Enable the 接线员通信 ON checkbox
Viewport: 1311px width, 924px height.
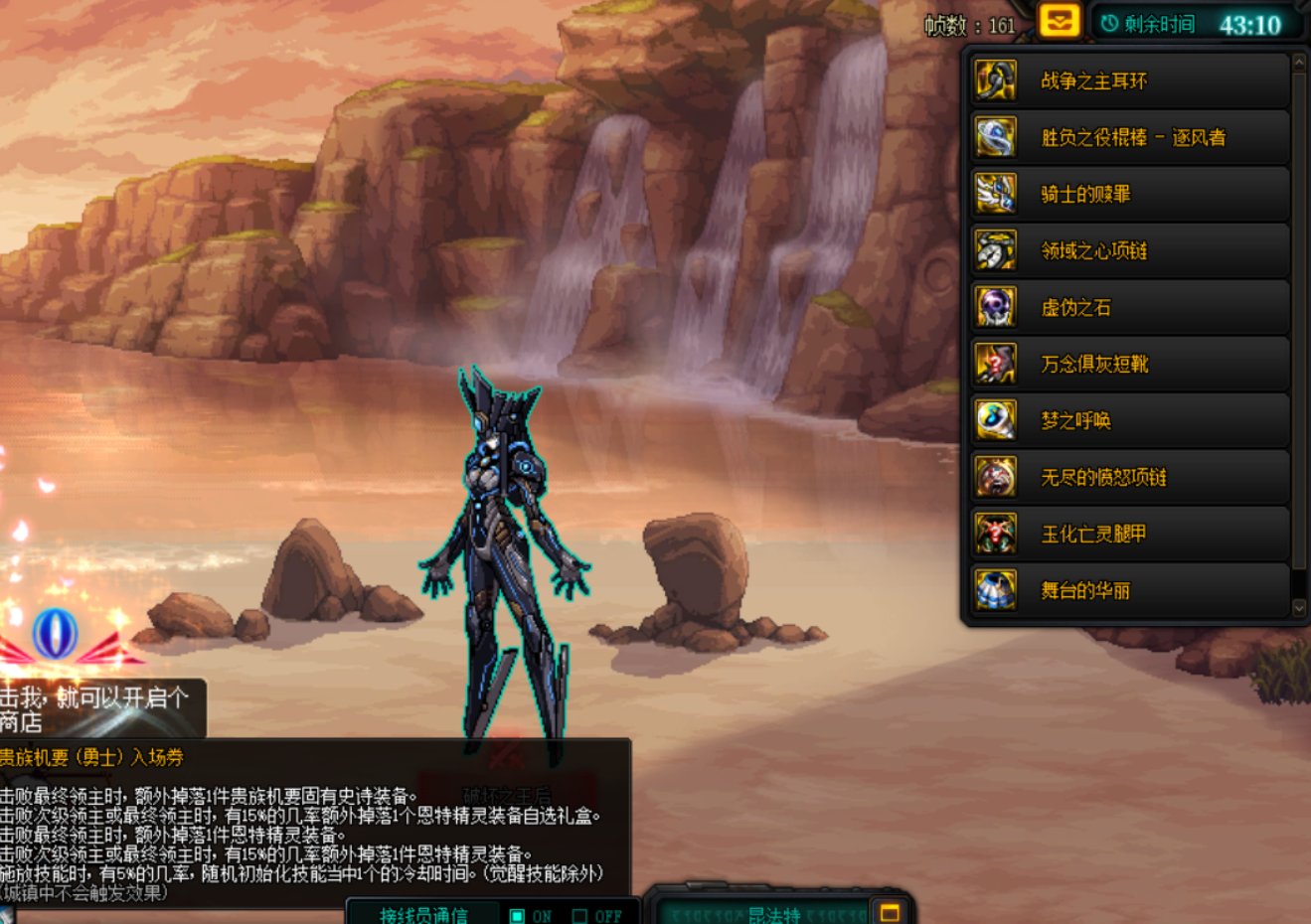pyautogui.click(x=516, y=916)
